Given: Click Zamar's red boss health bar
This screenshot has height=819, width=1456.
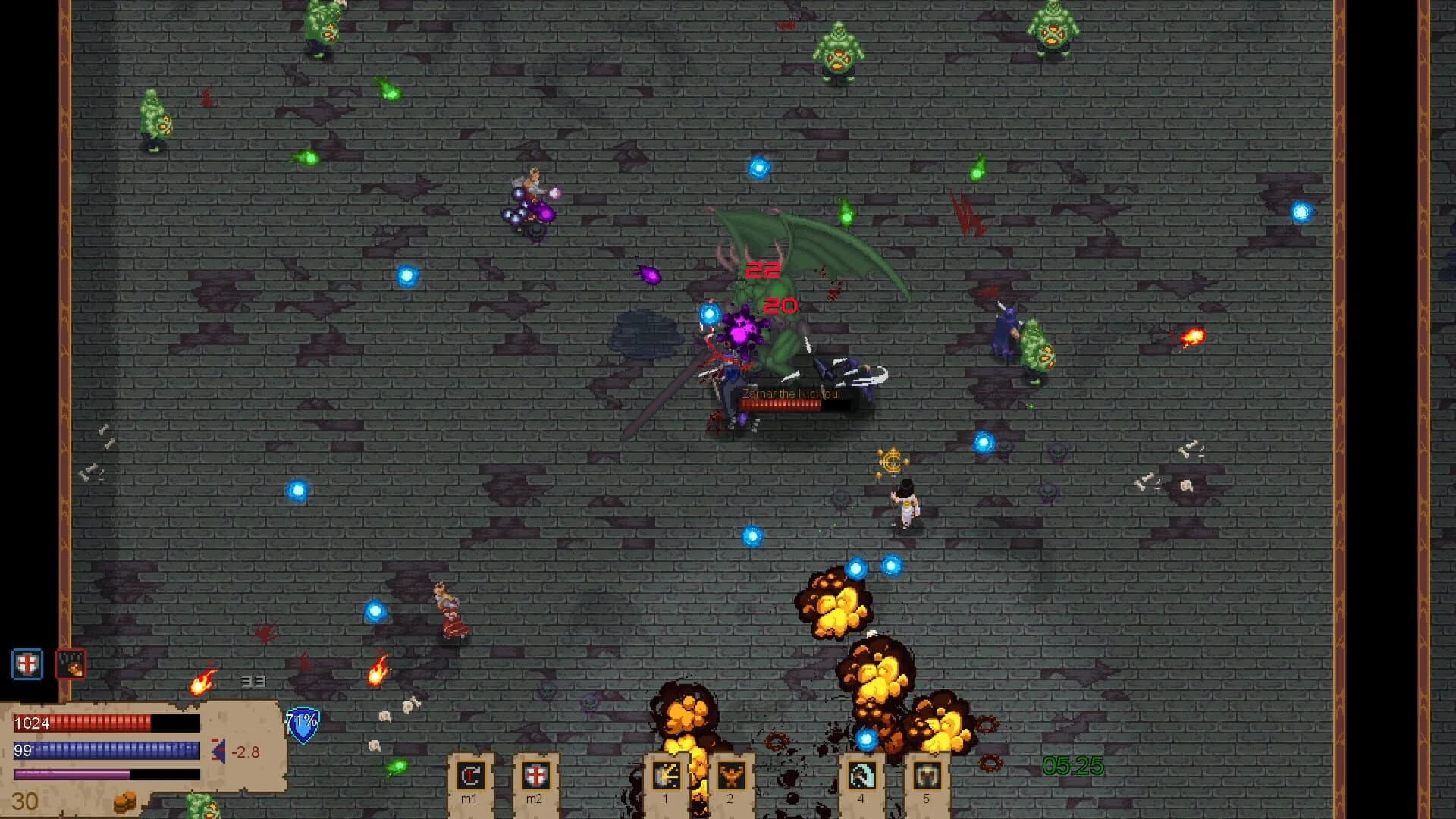Looking at the screenshot, I should (x=781, y=407).
